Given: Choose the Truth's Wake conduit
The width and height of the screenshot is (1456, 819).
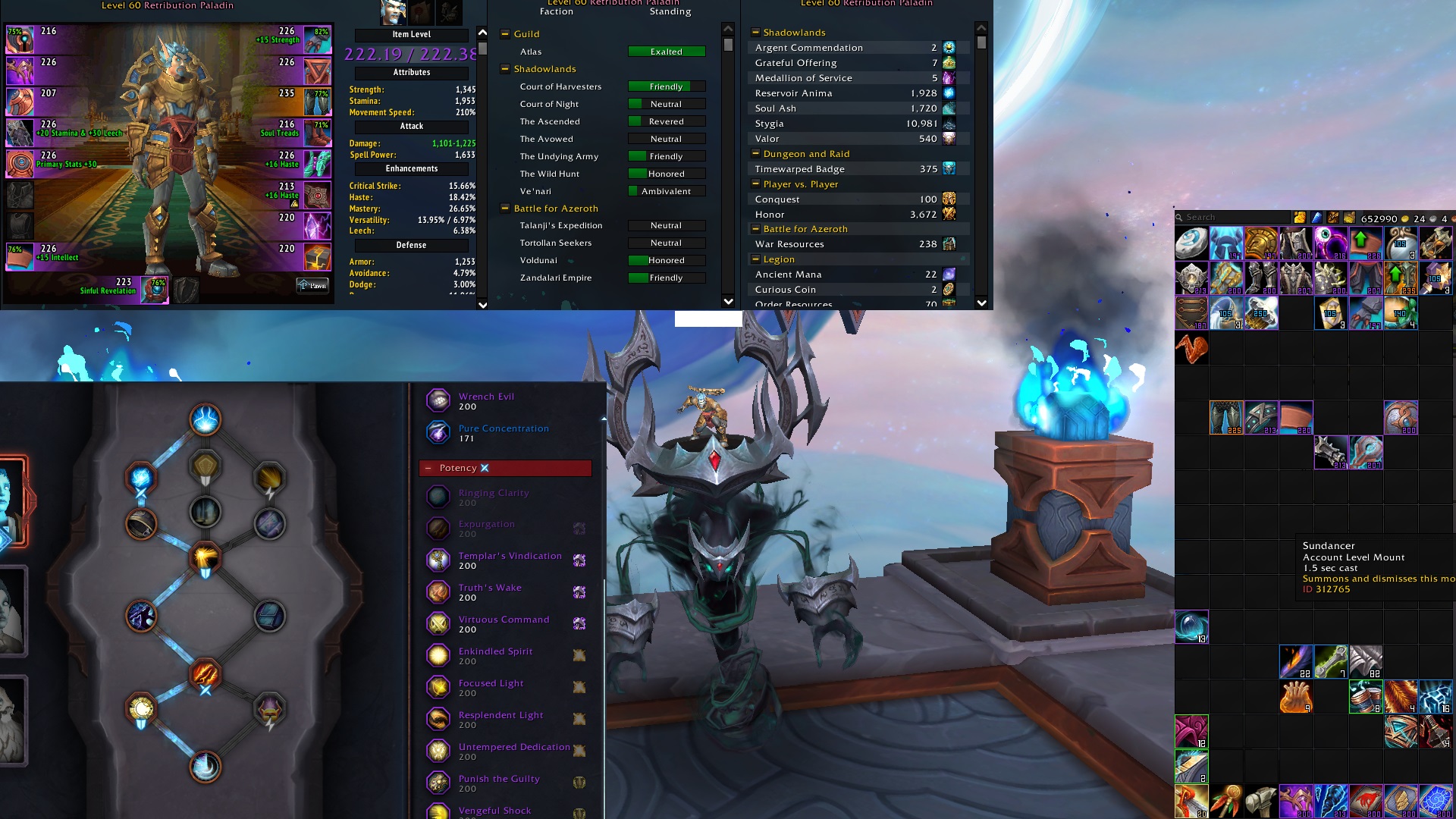Looking at the screenshot, I should coord(490,592).
